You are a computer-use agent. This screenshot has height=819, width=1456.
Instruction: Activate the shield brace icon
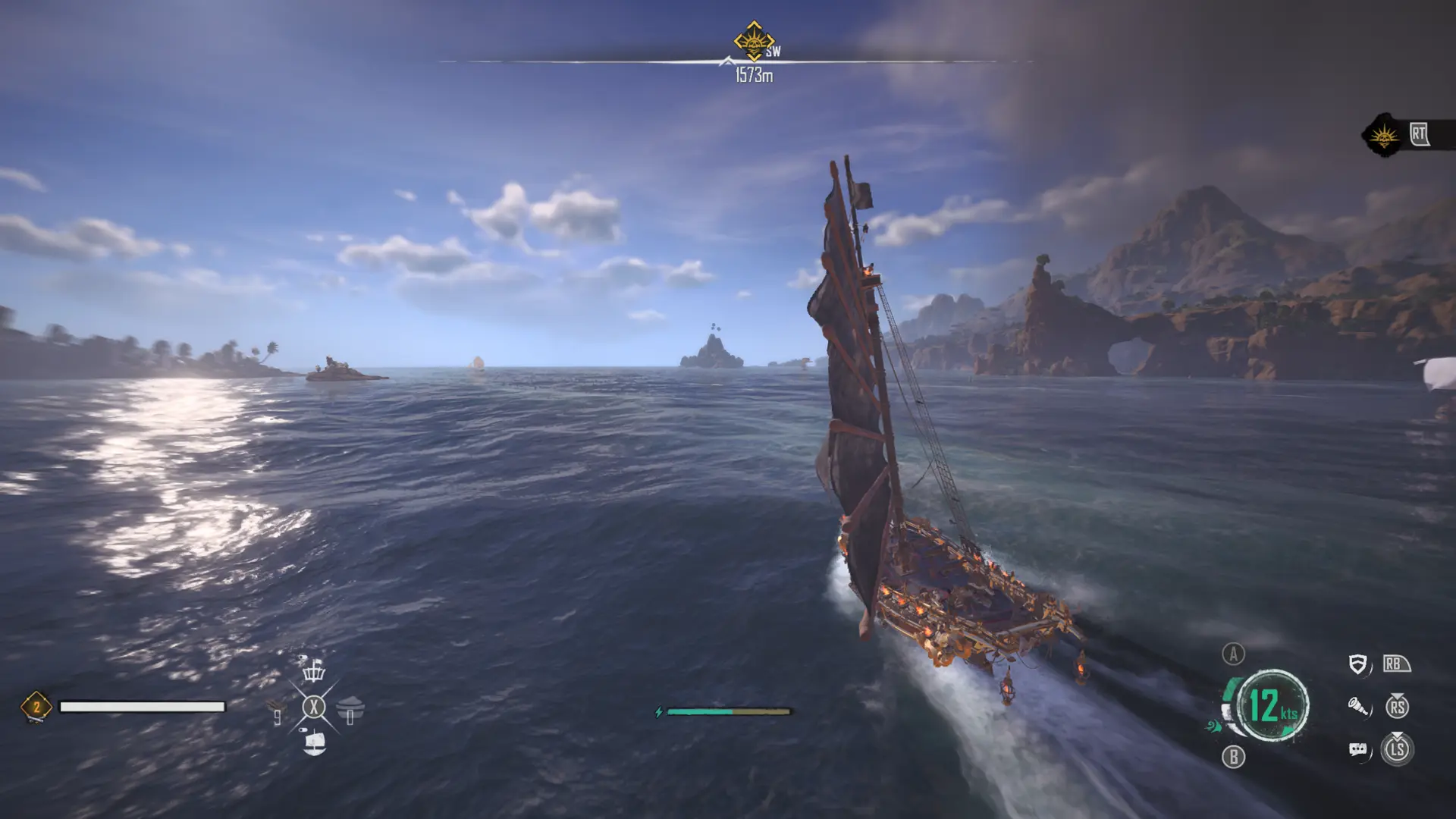coord(1358,665)
